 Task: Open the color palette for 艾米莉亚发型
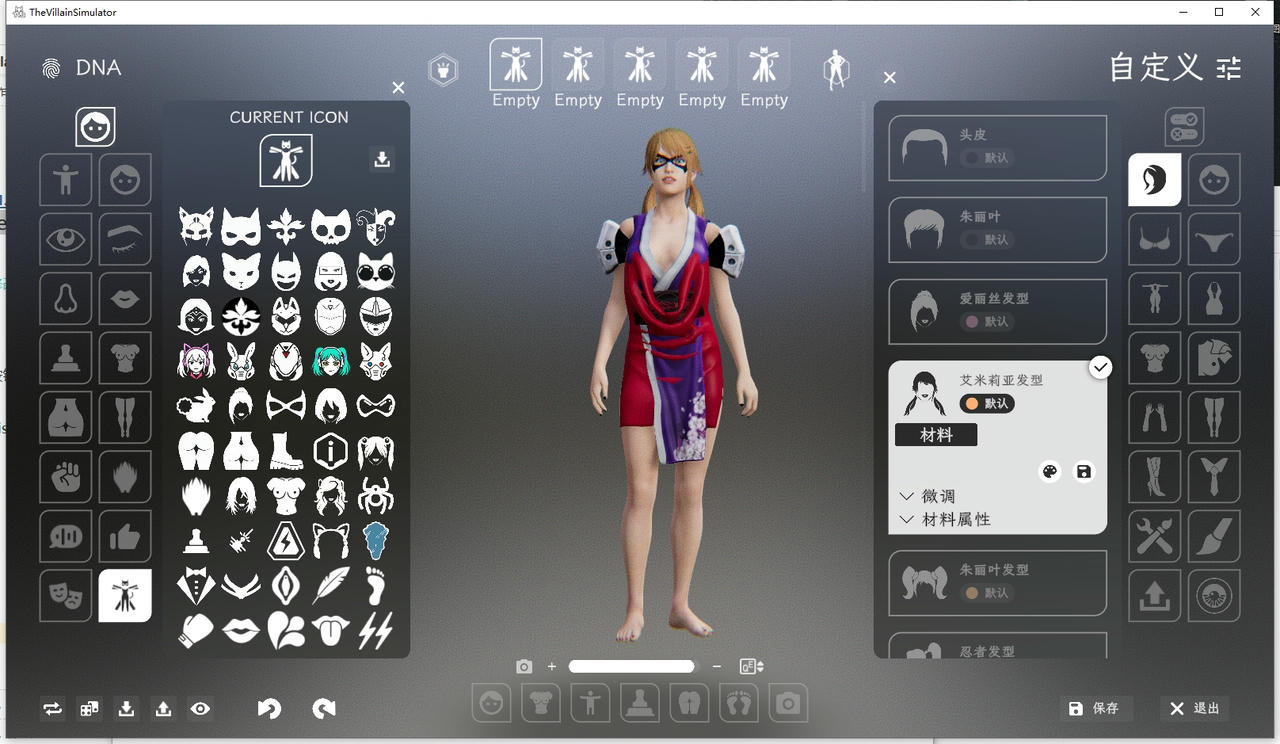1049,471
